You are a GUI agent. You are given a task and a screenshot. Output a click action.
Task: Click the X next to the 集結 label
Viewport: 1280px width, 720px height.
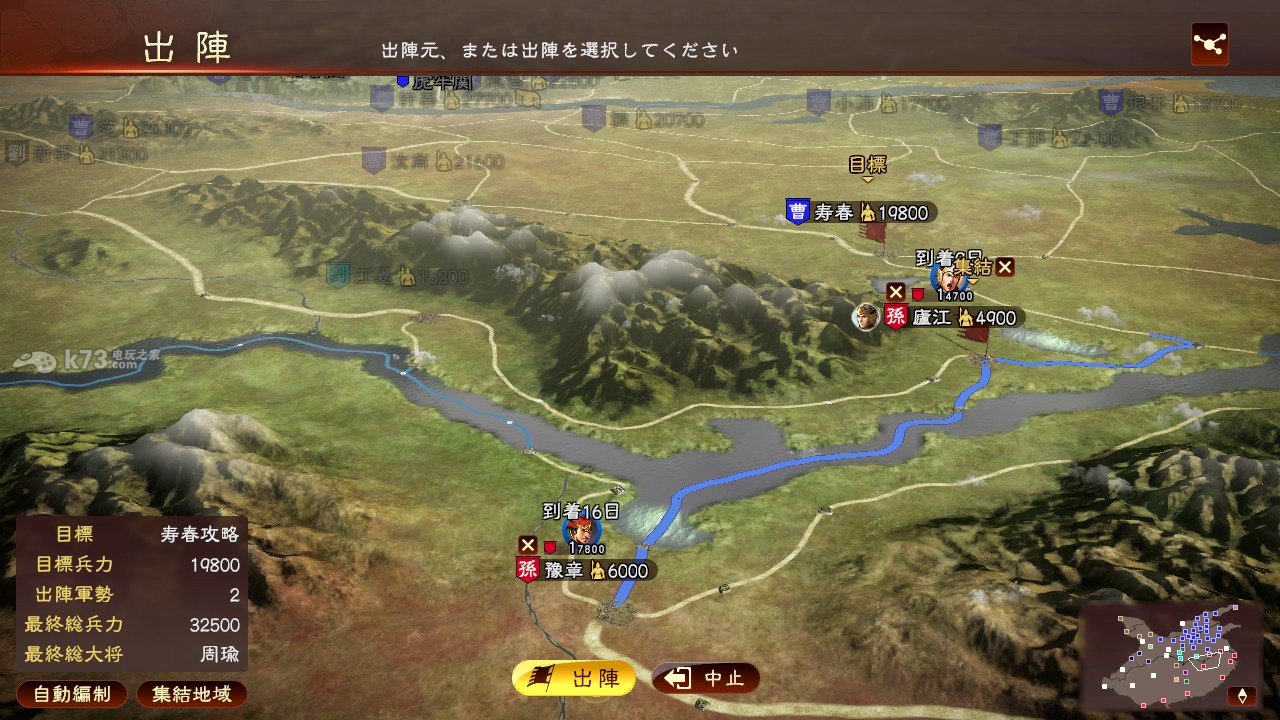point(1003,267)
